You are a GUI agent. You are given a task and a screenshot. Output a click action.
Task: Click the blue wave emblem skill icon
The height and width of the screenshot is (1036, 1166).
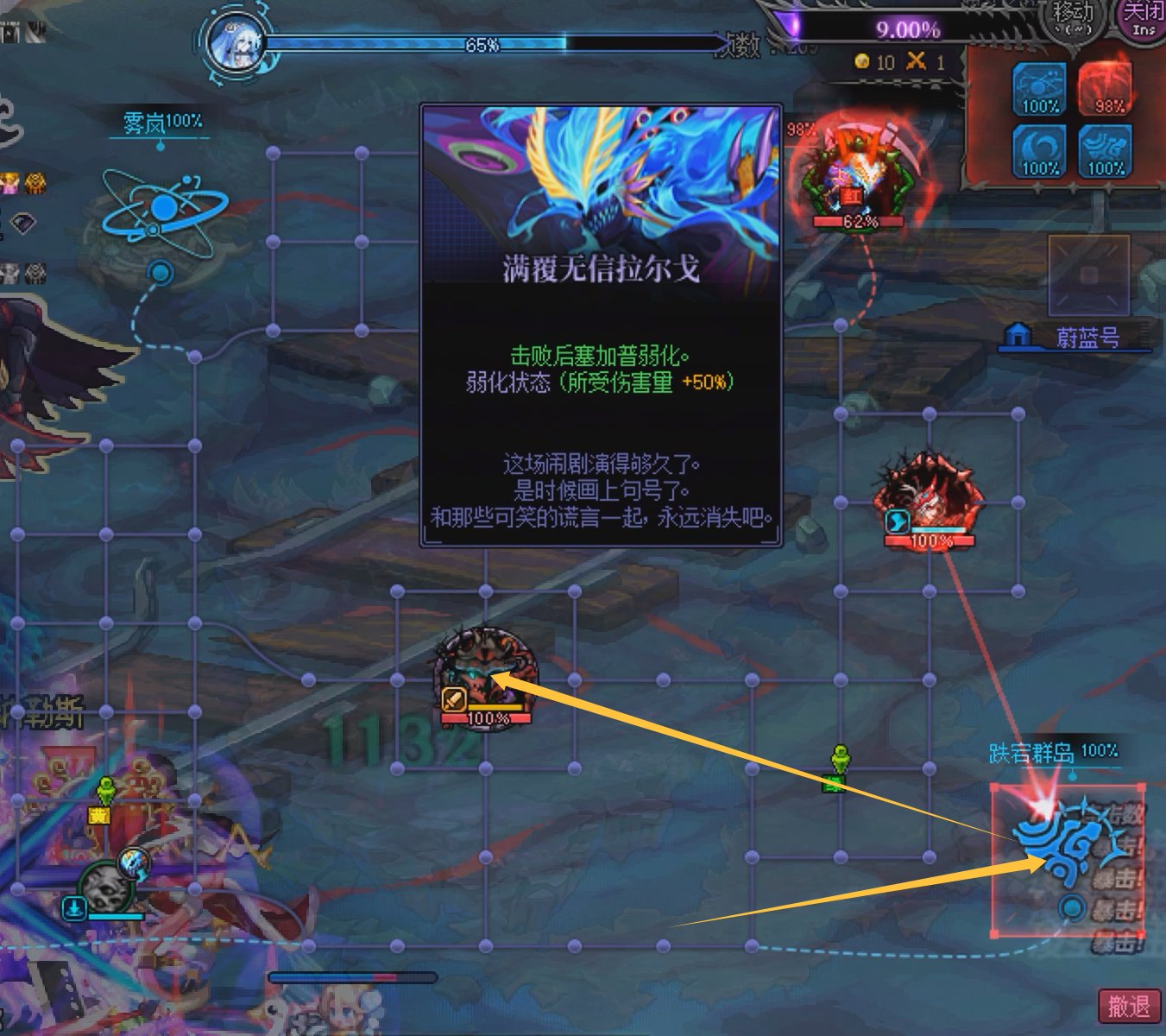coord(1105,151)
